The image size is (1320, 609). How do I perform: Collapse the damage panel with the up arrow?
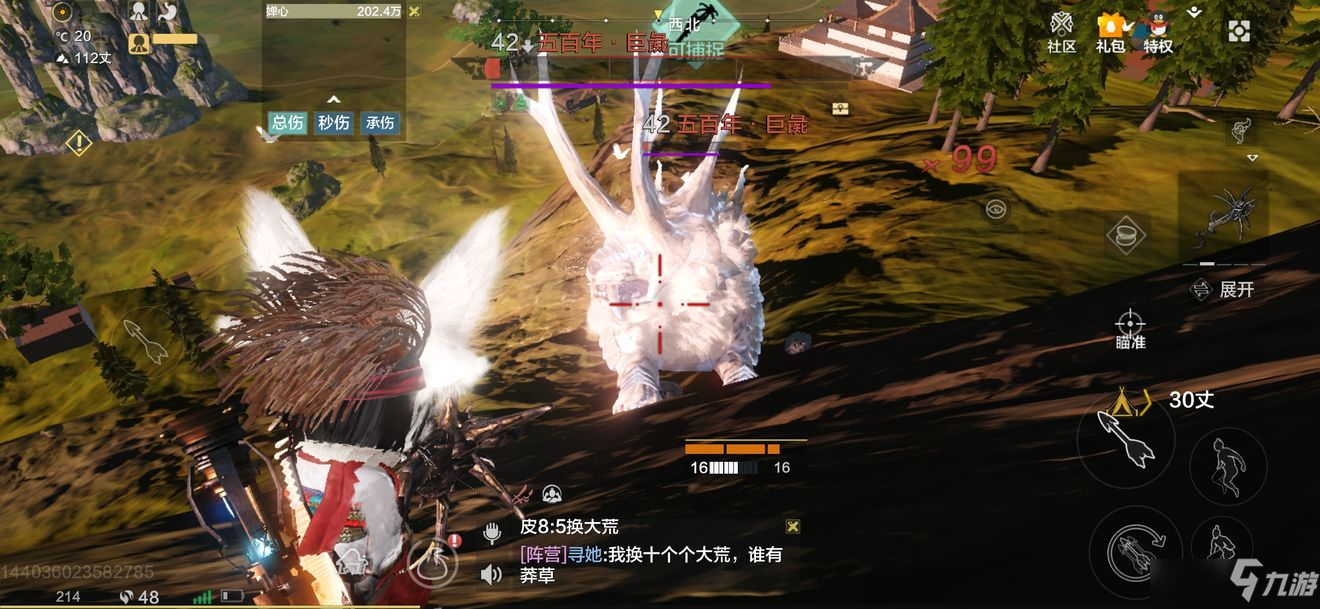point(334,99)
